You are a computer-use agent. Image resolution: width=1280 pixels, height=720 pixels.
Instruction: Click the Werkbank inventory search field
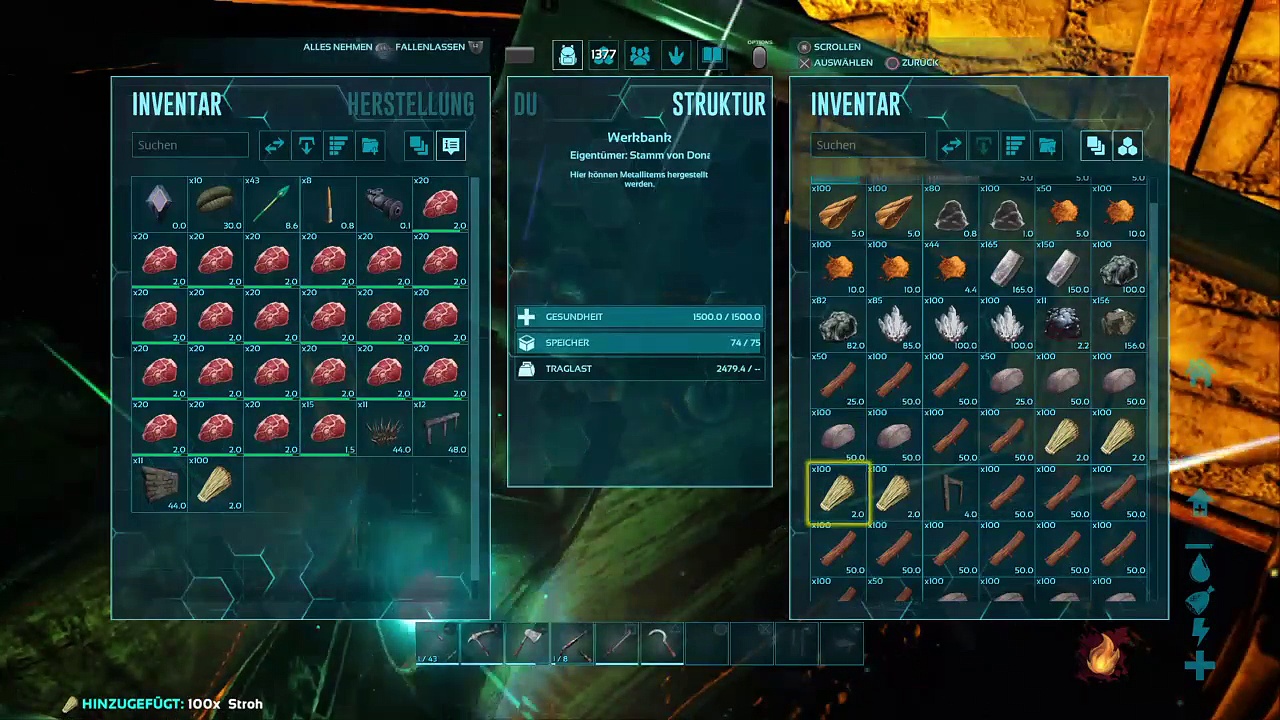867,145
